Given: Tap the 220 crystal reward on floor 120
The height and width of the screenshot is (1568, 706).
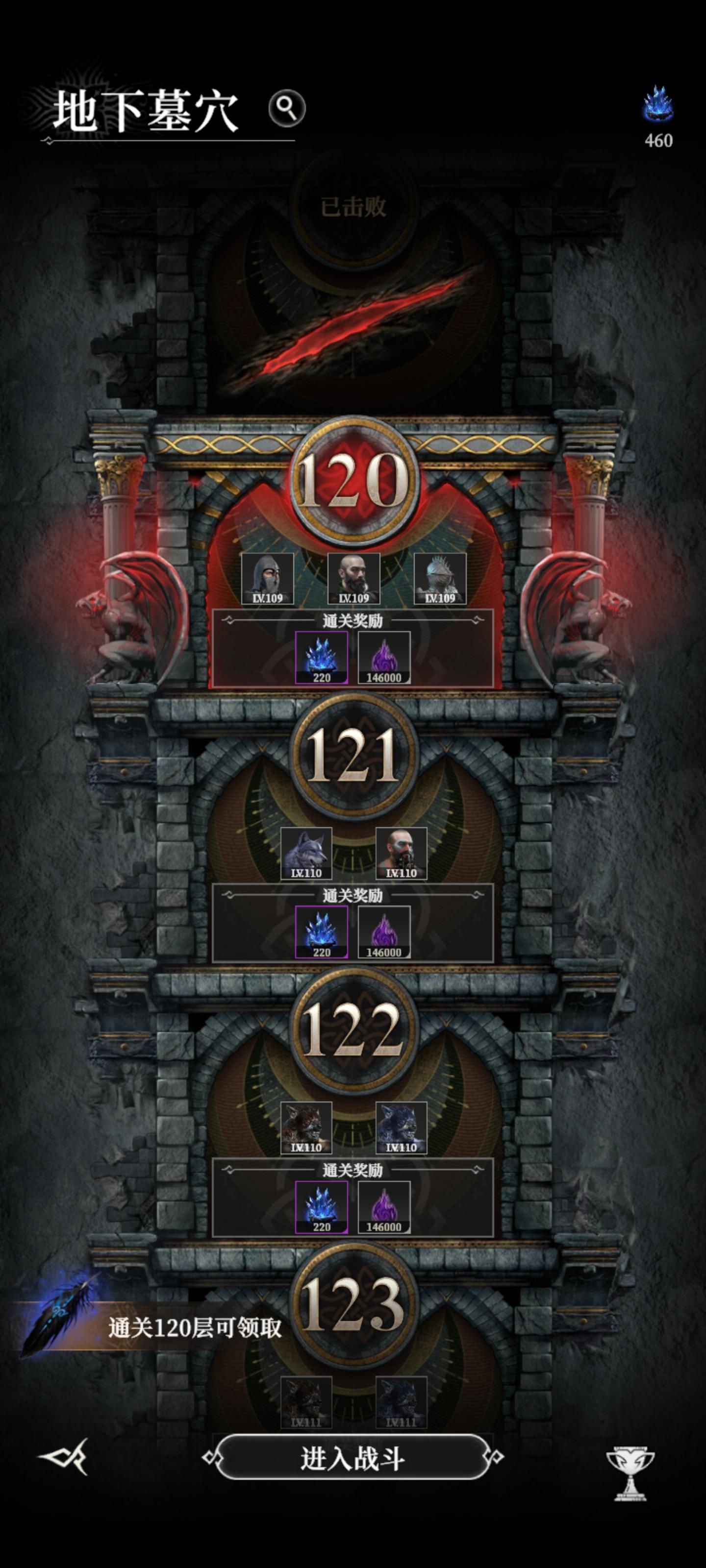Looking at the screenshot, I should (322, 659).
